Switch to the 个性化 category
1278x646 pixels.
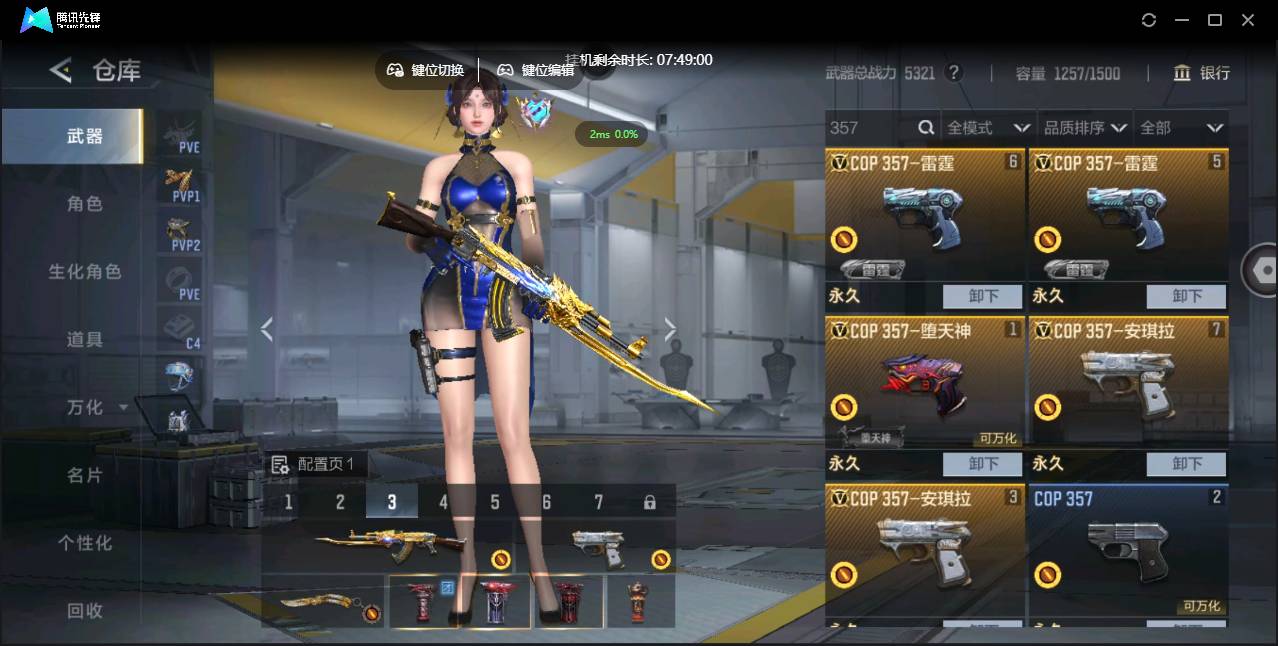85,543
